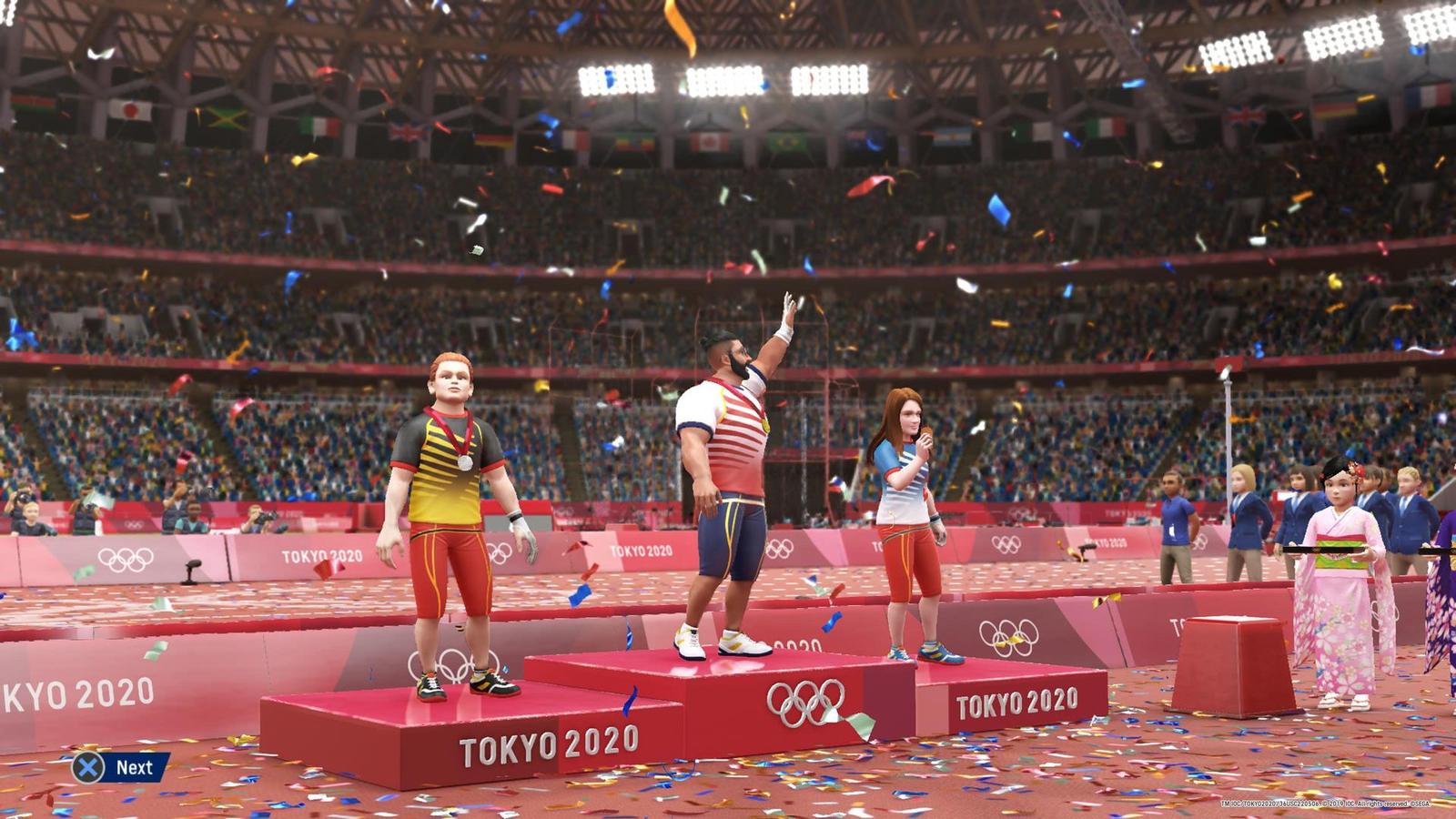Select the Jamaica flag above the crowd
The width and height of the screenshot is (1456, 819).
point(226,118)
